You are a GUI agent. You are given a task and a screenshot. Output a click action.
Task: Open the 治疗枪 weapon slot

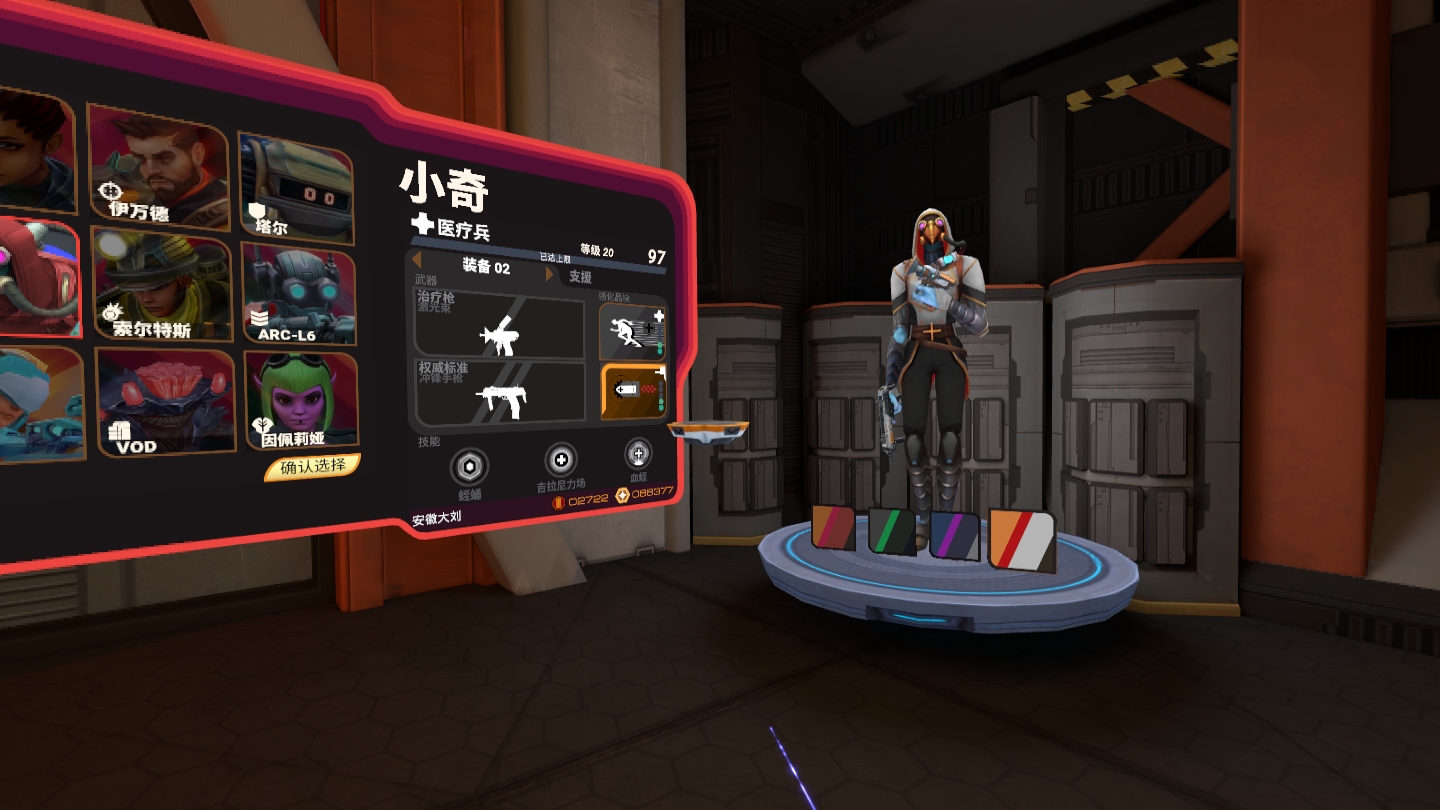pos(500,326)
